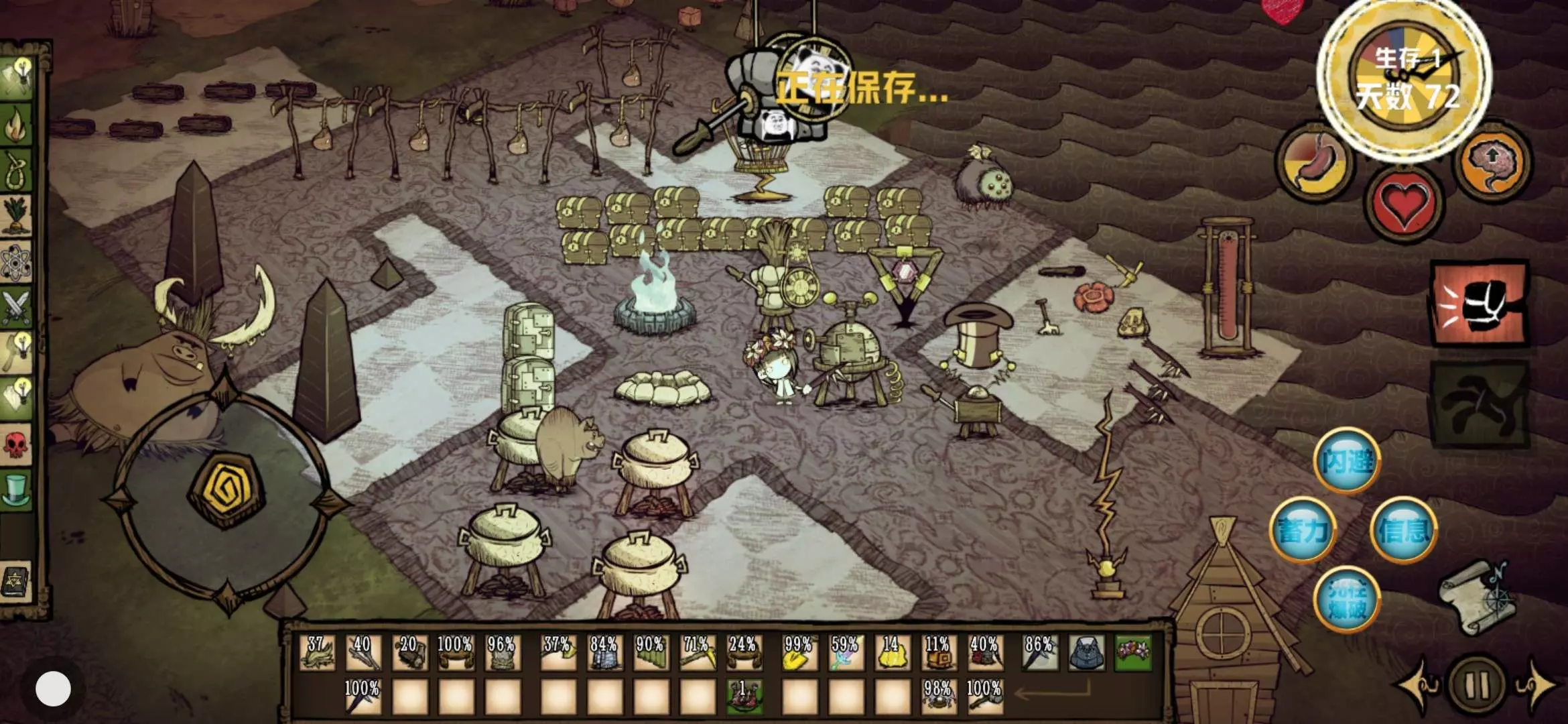Open the rope Survival crafting tab
The width and height of the screenshot is (1568, 724).
(x=17, y=170)
